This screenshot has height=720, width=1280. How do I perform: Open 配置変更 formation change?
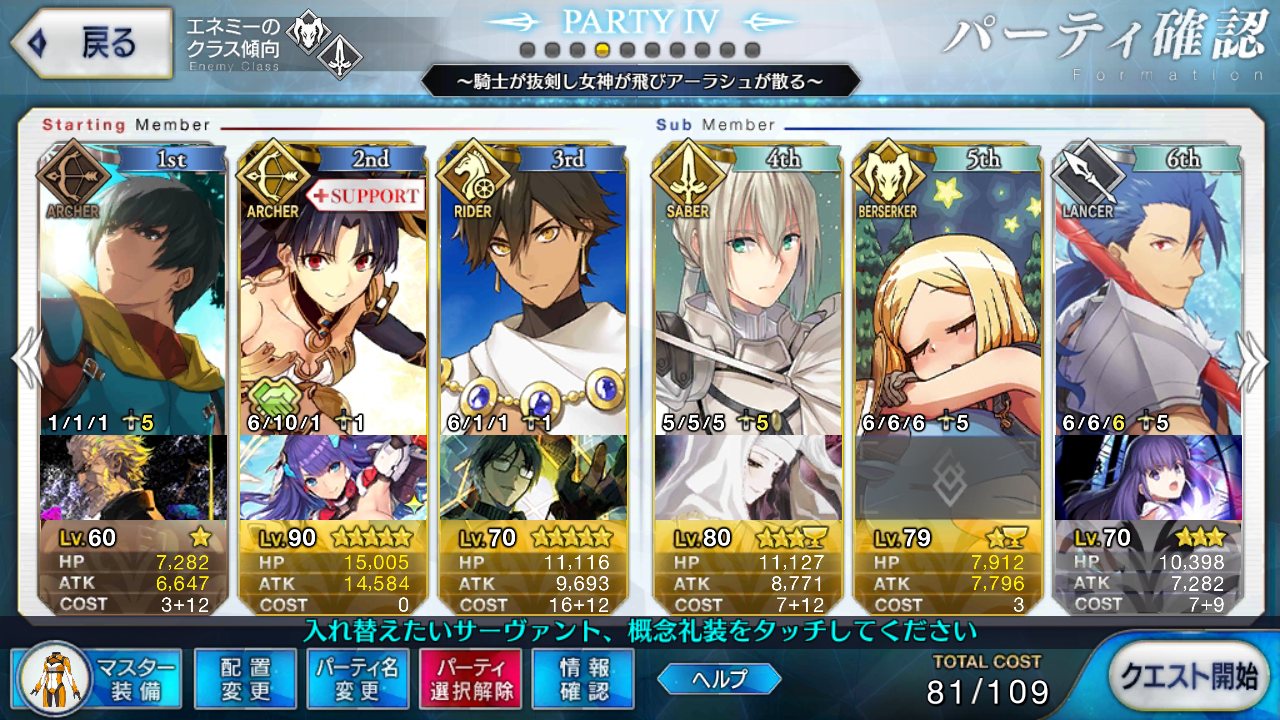pyautogui.click(x=245, y=678)
